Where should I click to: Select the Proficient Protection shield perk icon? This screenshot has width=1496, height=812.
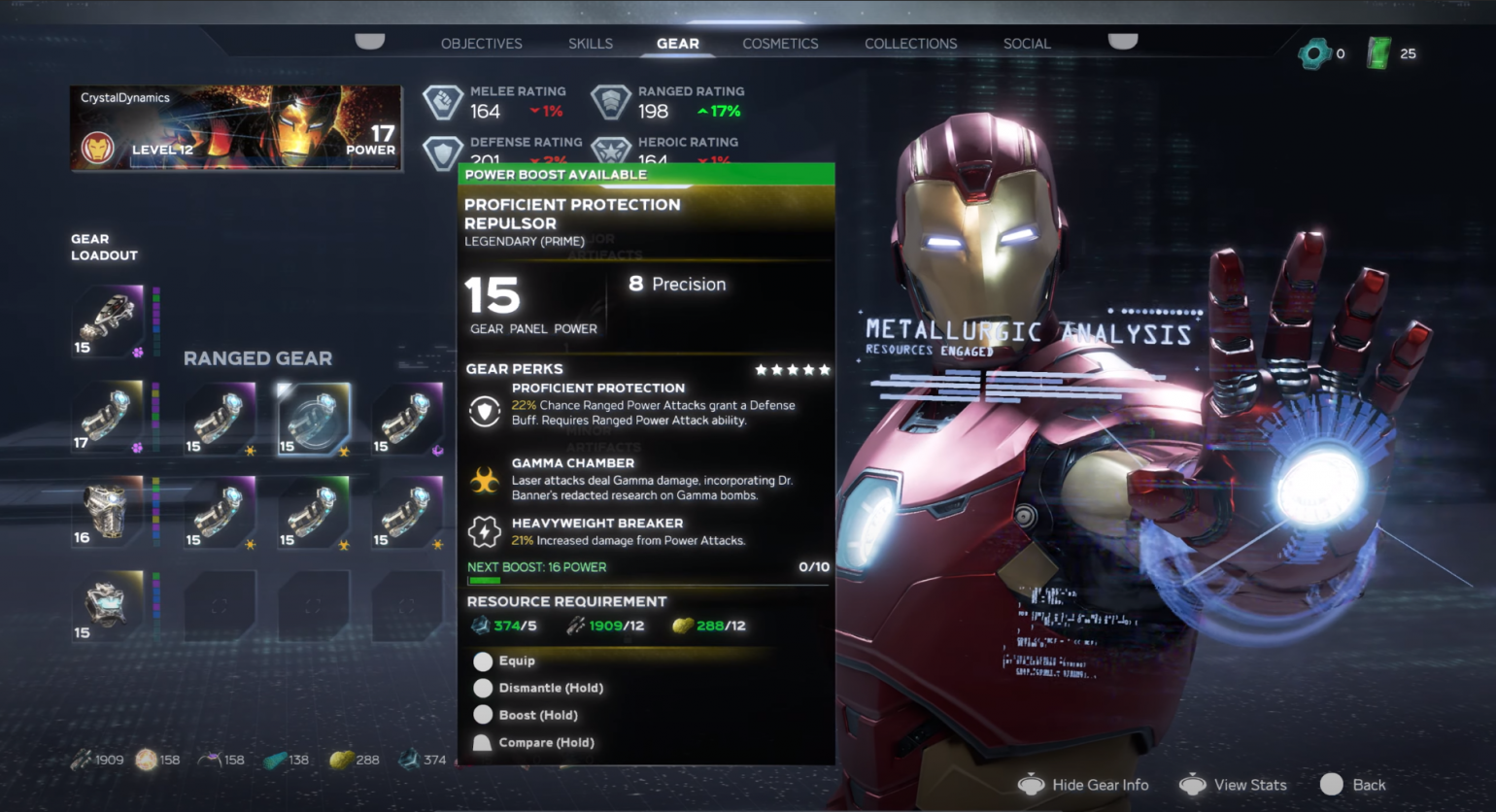pyautogui.click(x=483, y=408)
